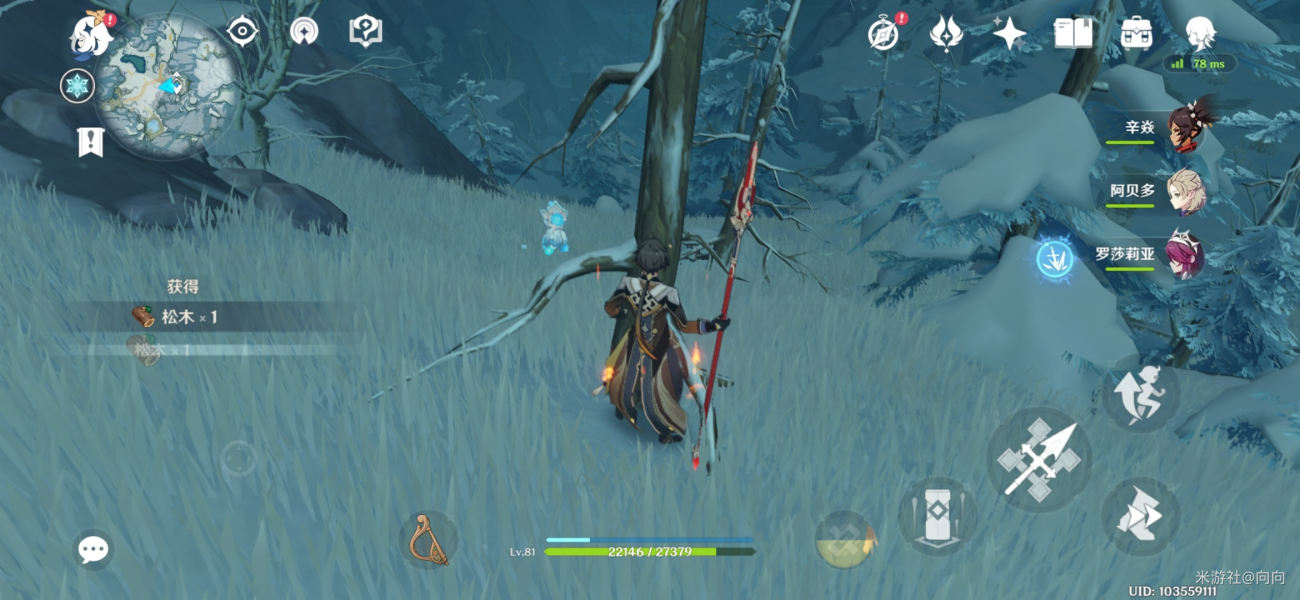This screenshot has width=1300, height=600.
Task: Open the compass events icon
Action: (x=882, y=34)
